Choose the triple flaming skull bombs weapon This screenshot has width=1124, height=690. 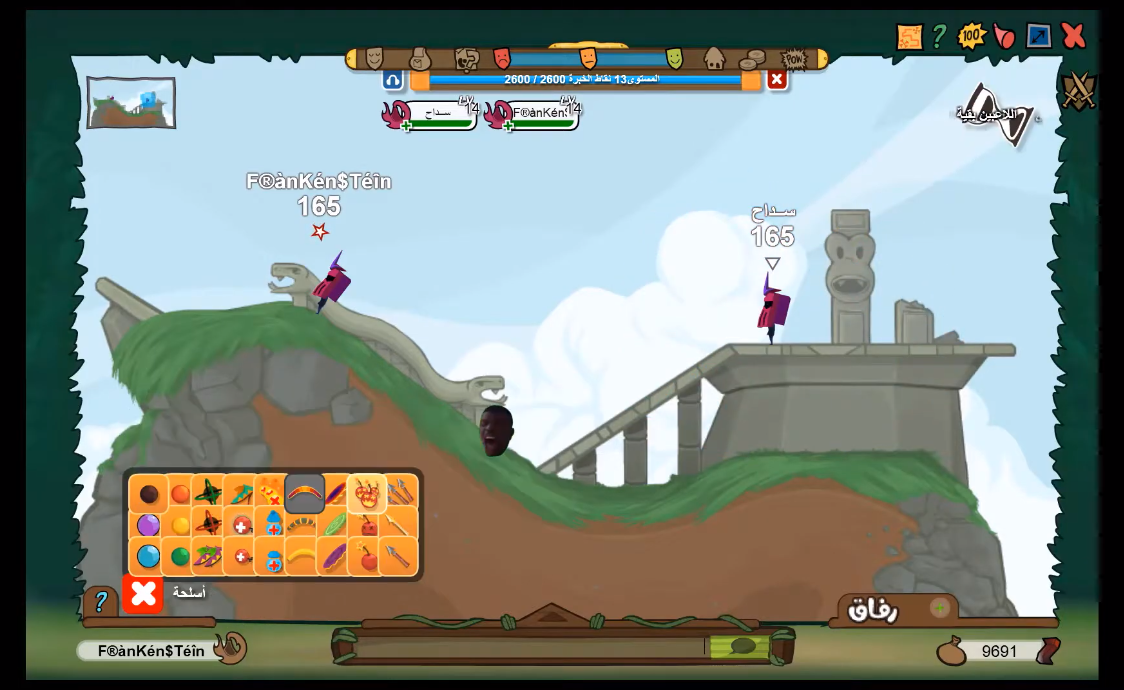point(367,493)
